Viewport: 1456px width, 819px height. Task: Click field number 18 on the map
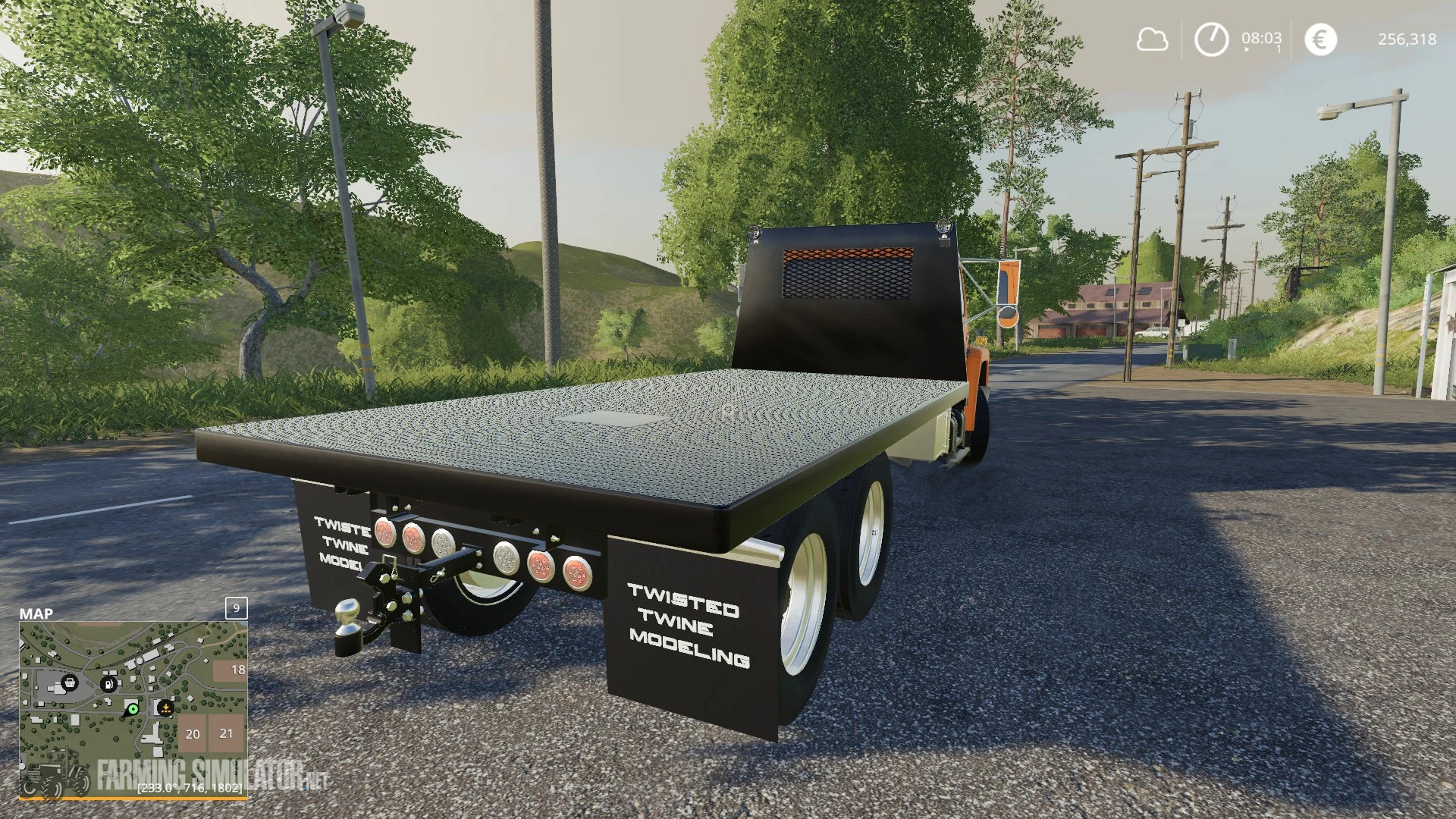[238, 670]
